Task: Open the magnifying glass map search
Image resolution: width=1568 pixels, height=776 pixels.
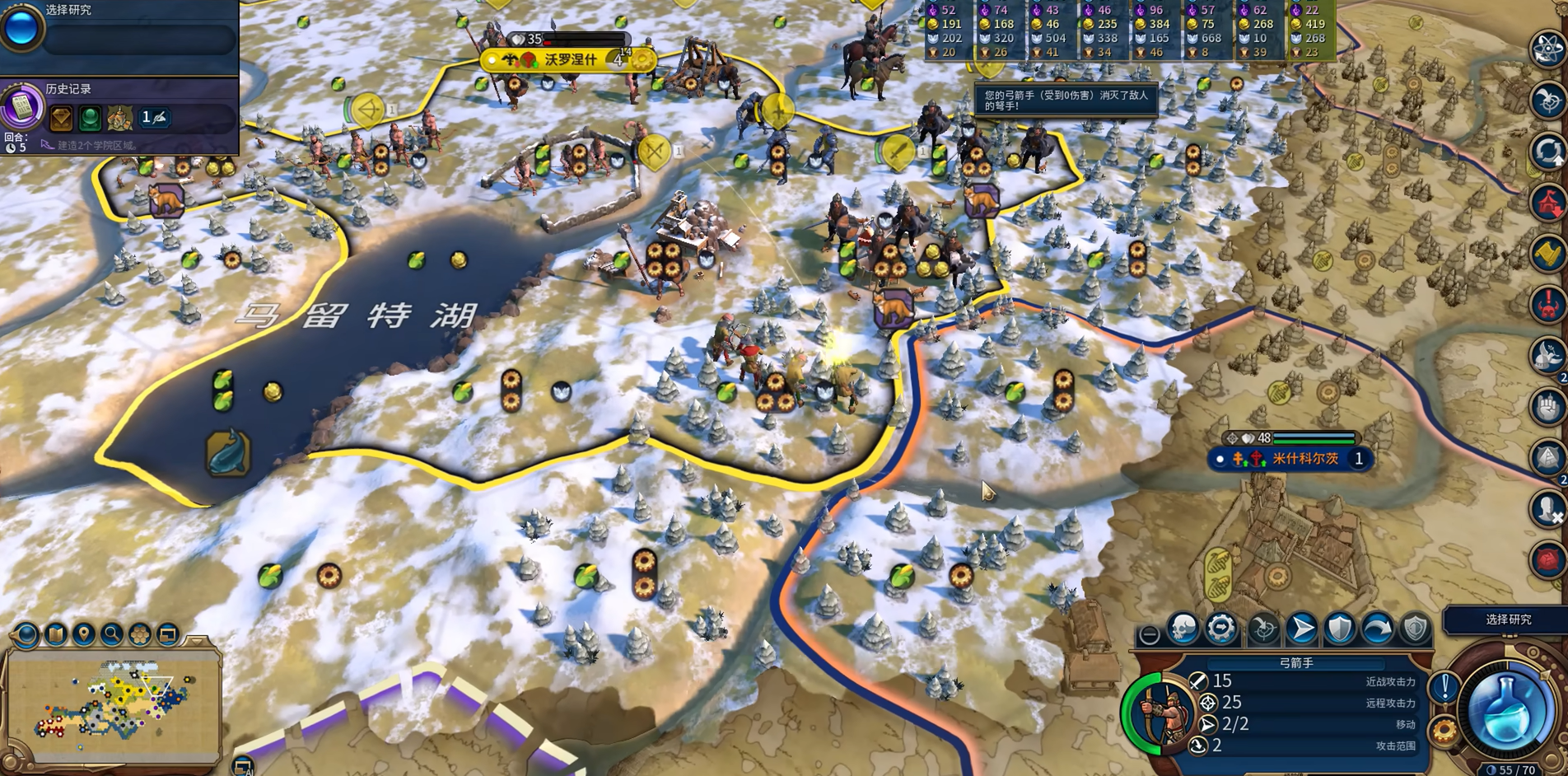Action: click(x=111, y=634)
